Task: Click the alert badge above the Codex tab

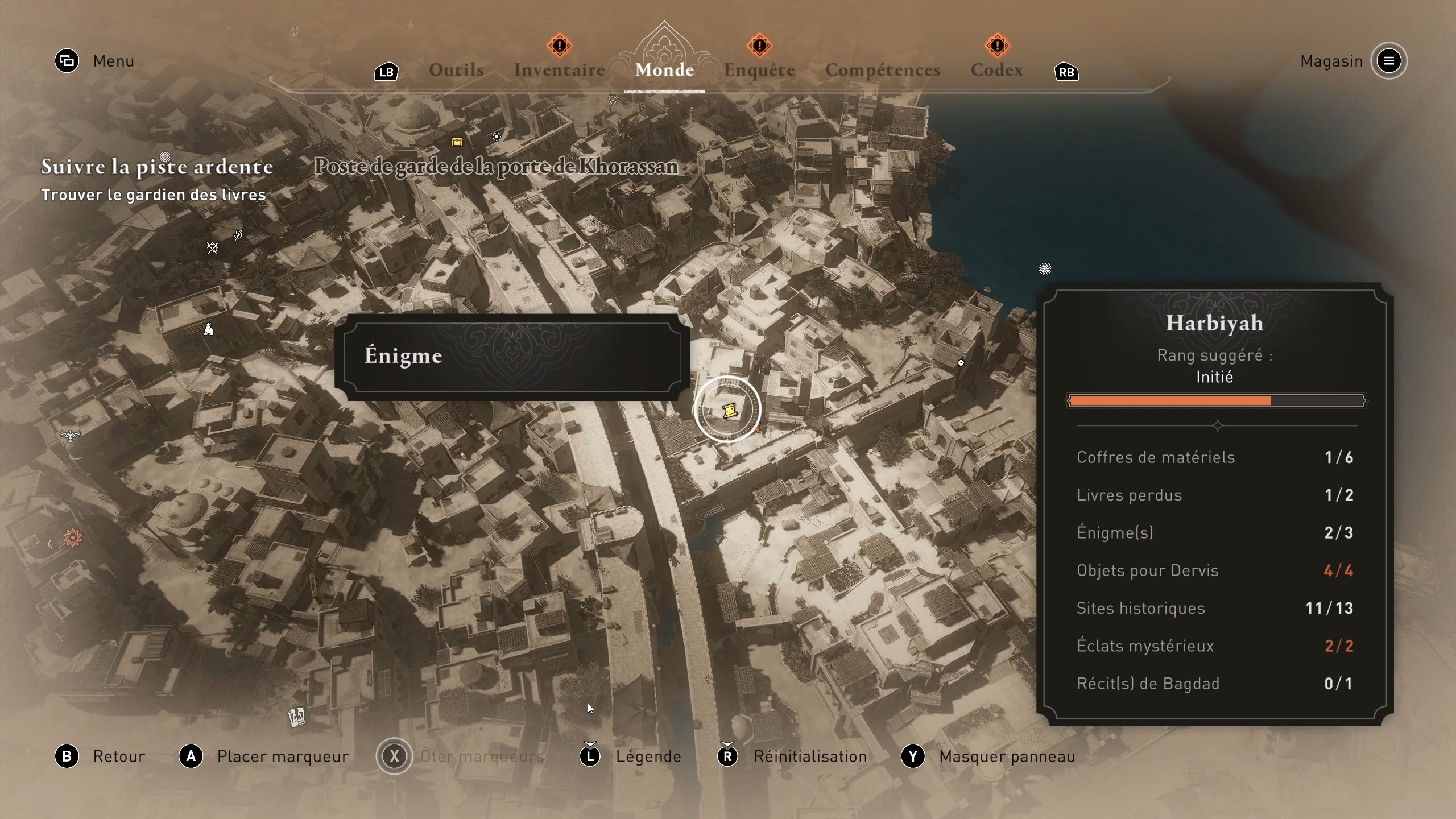Action: (x=996, y=45)
